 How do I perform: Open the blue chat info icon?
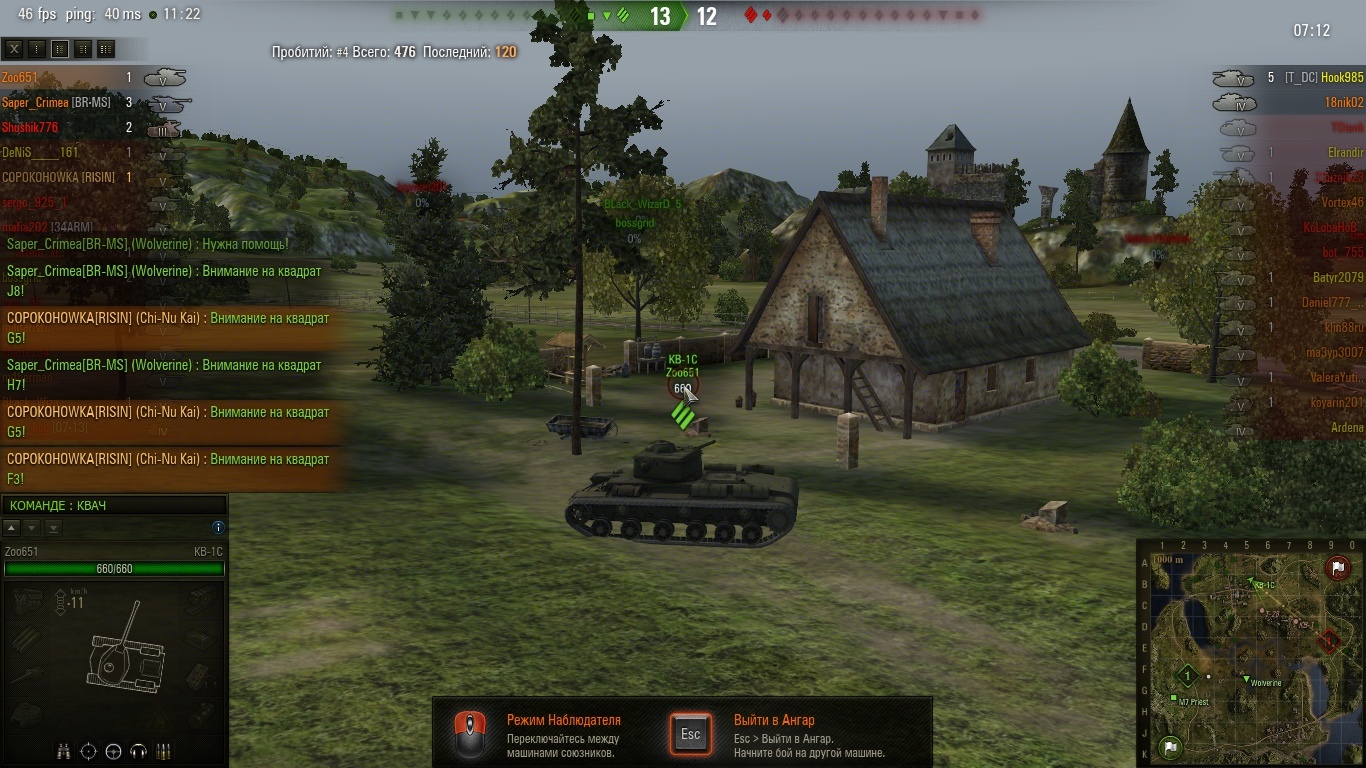tap(218, 528)
